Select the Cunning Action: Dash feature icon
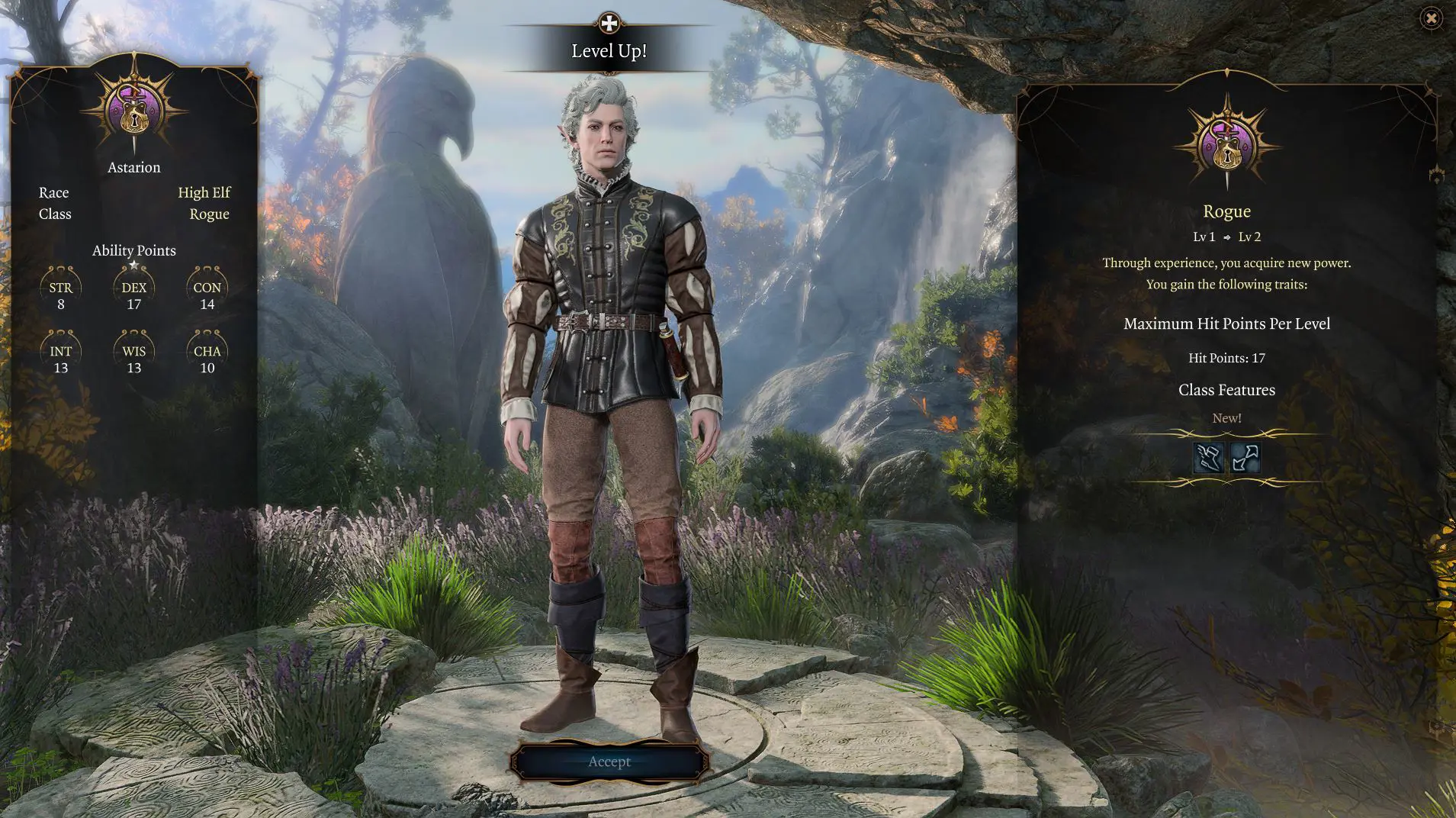Image resolution: width=1456 pixels, height=818 pixels. (x=1210, y=458)
